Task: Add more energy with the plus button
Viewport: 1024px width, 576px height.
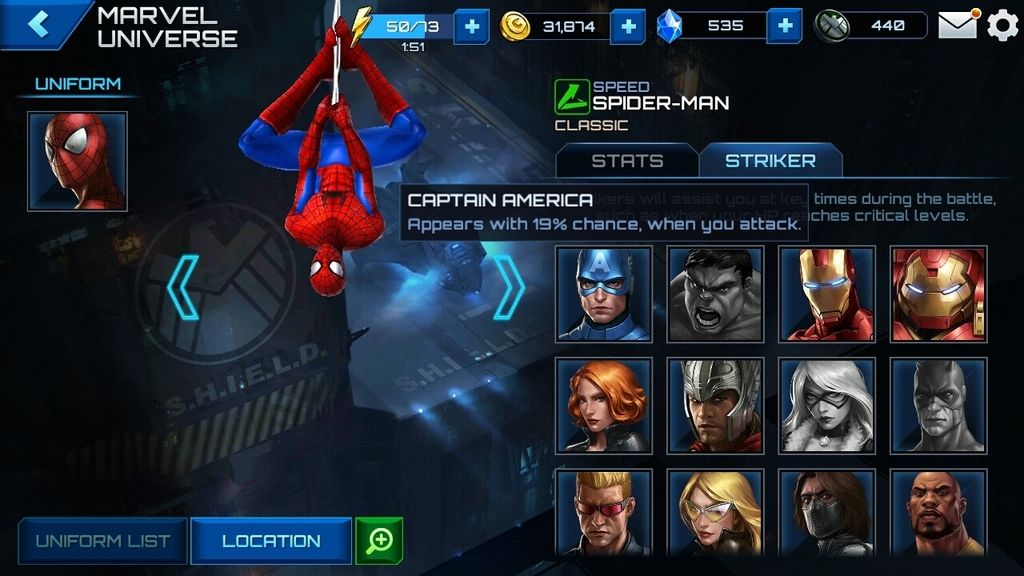Action: pyautogui.click(x=471, y=26)
